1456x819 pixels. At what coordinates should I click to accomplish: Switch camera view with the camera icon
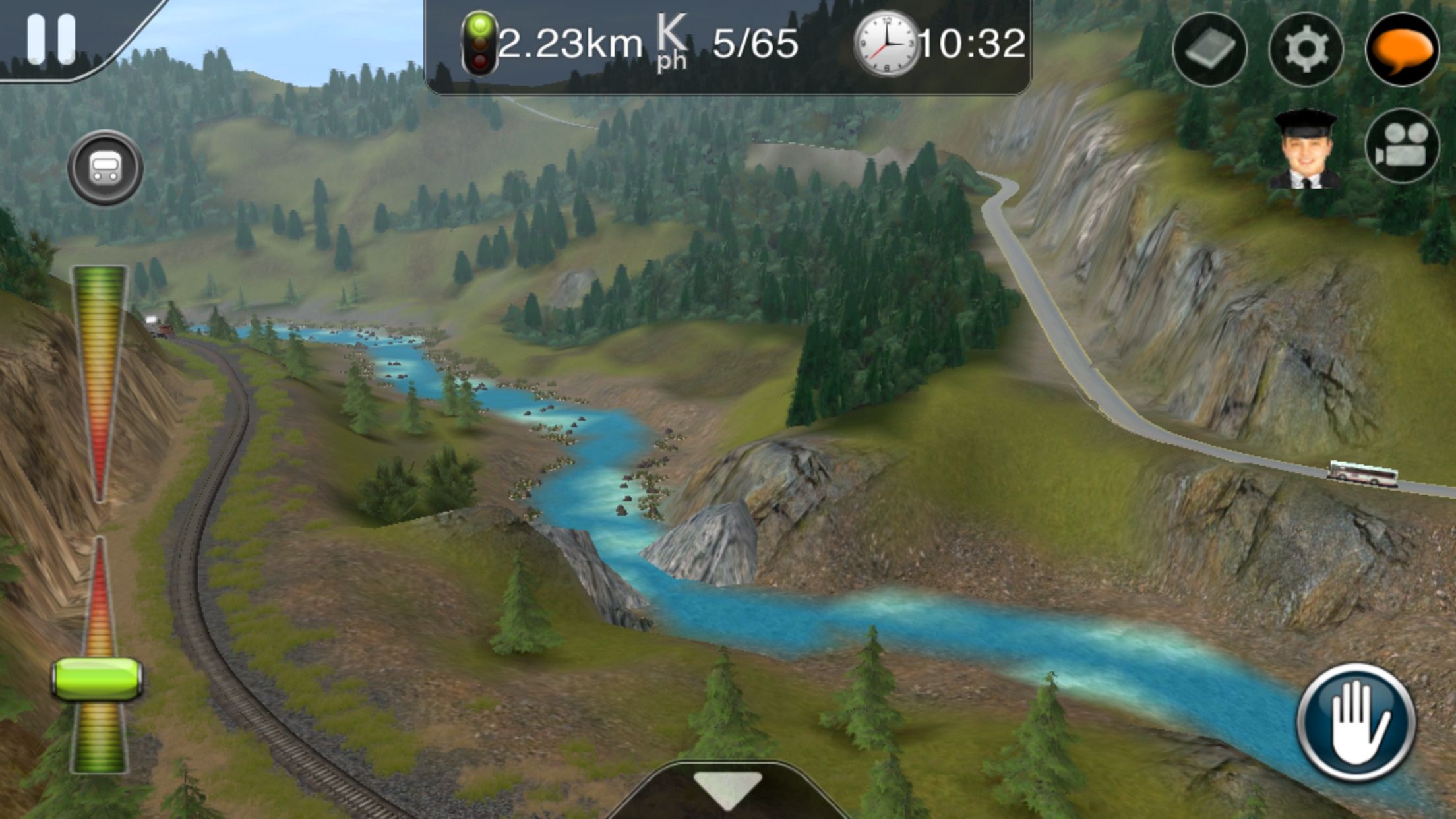pos(1401,146)
